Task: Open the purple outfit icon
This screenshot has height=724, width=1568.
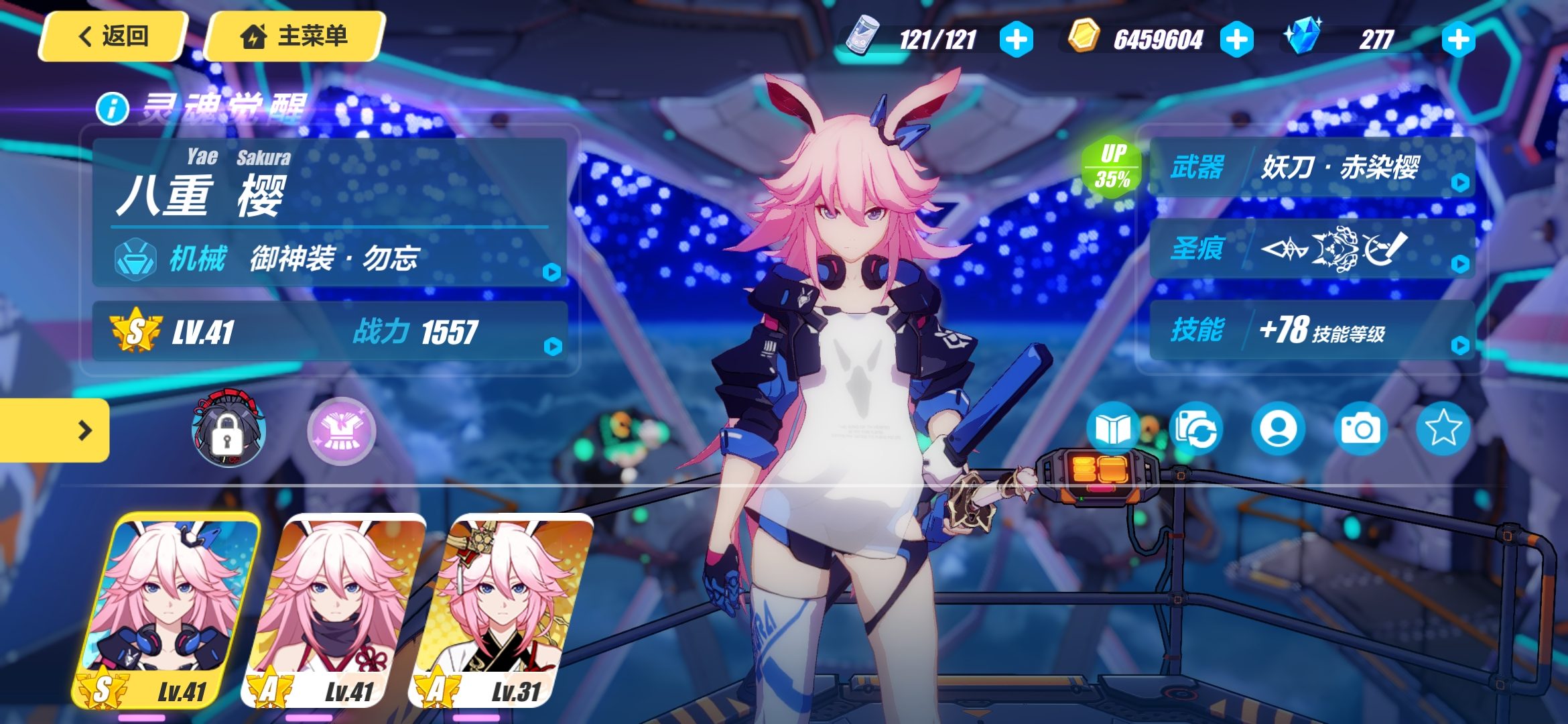Action: [341, 431]
